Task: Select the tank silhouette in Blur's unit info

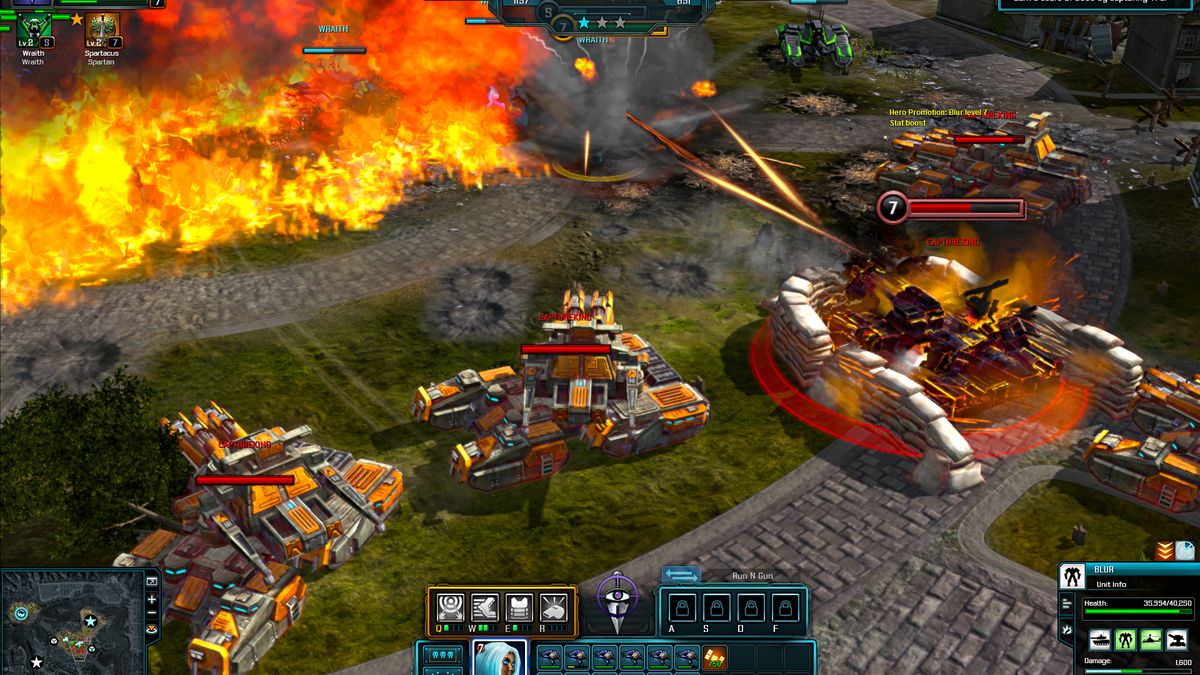Action: click(x=1100, y=640)
